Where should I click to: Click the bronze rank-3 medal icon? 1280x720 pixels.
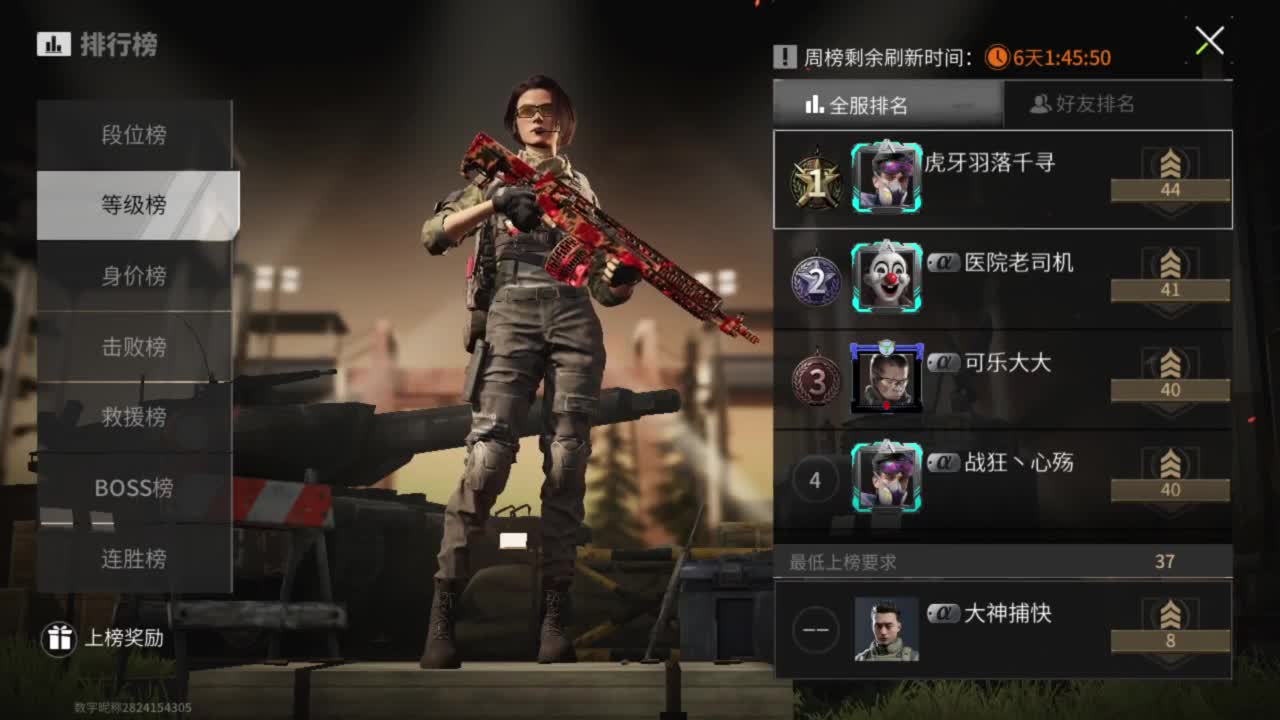coord(815,380)
